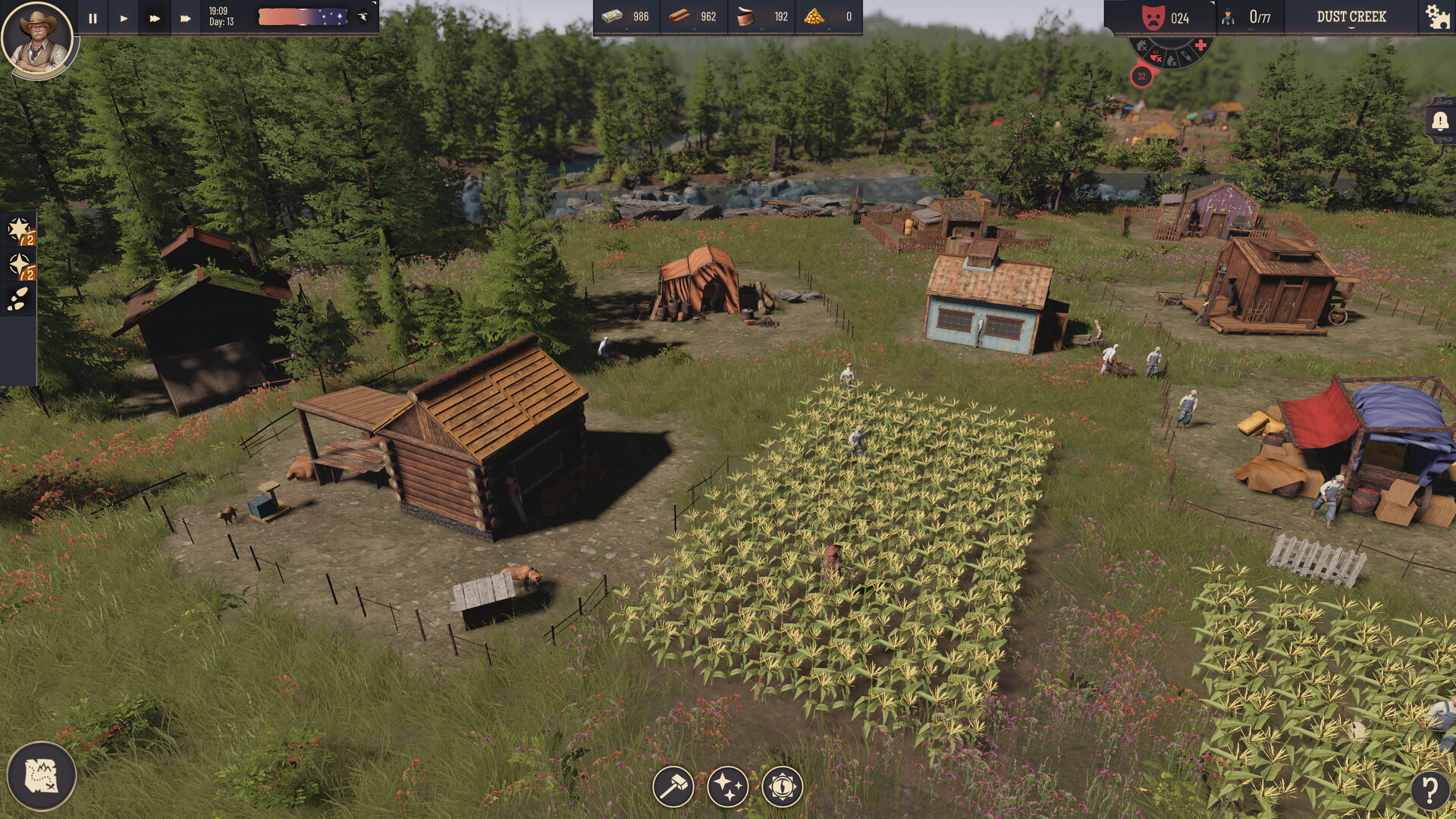Toggle the missing-housing alert on the radial wheel

pyautogui.click(x=1143, y=46)
